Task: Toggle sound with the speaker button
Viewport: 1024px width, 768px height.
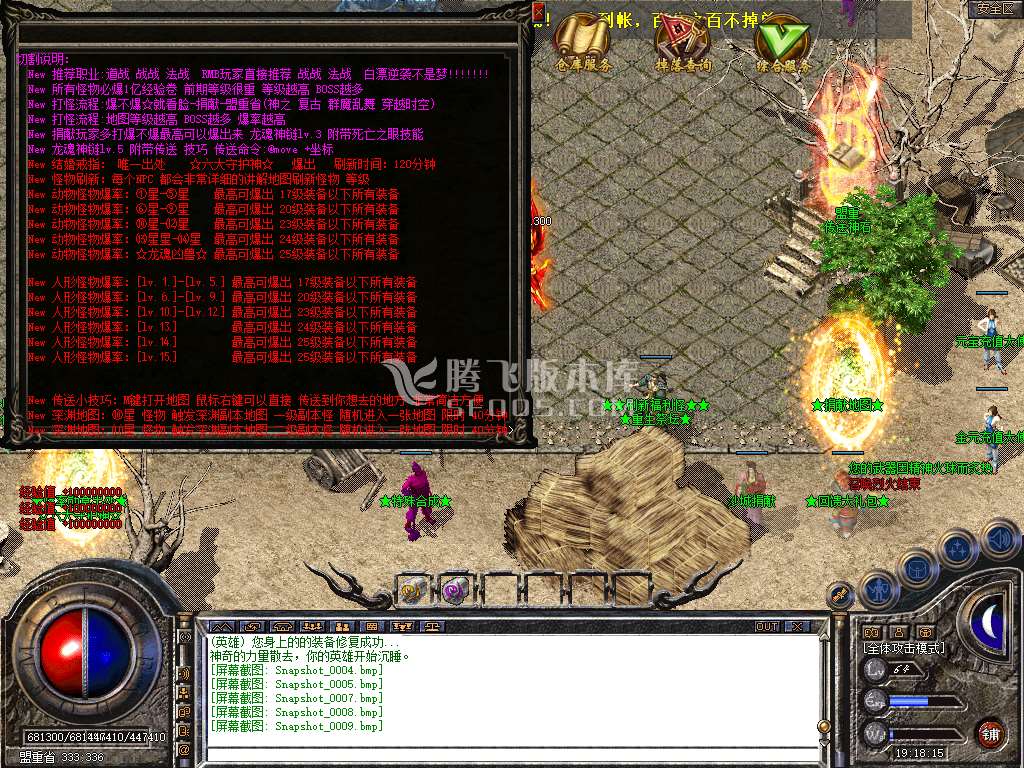Action: (x=998, y=538)
